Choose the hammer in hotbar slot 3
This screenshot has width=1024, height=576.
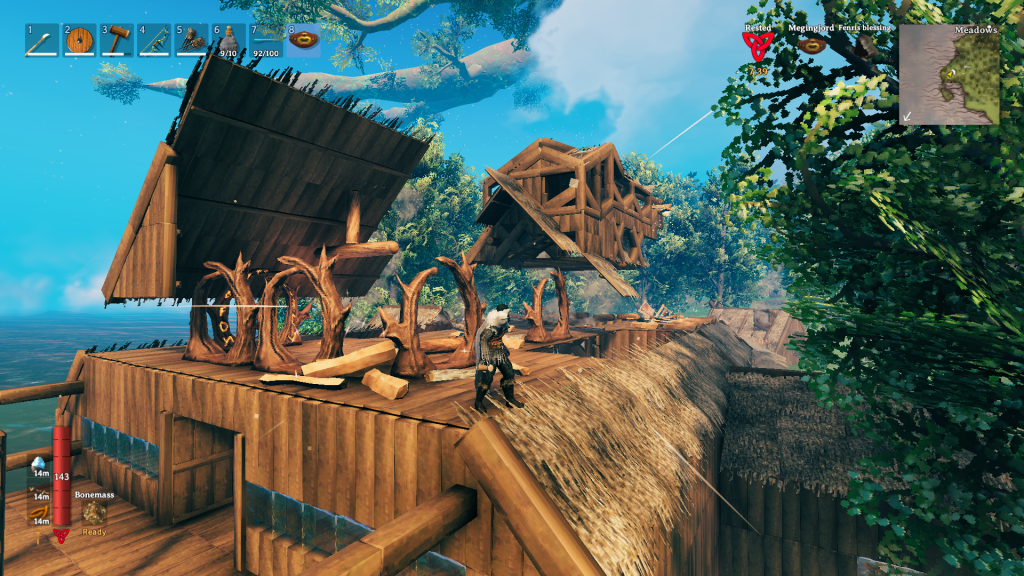117,41
